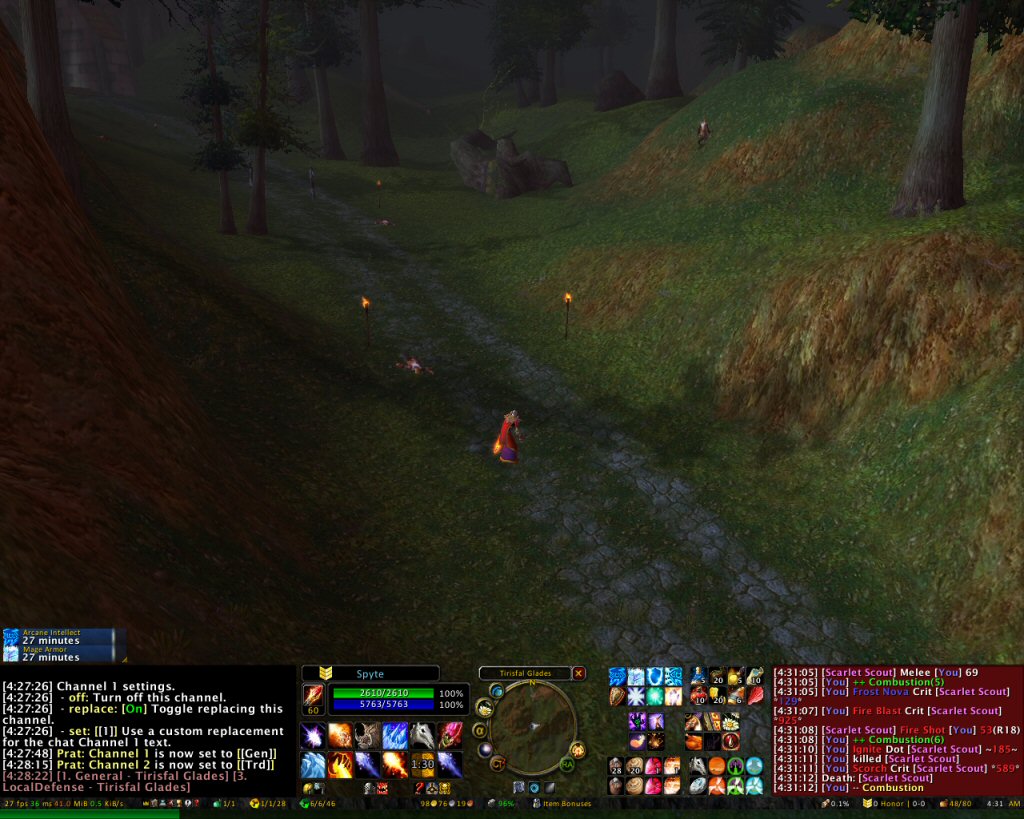Screen dimensions: 1024x819
Task: Cast the white horse skull mount ability
Action: click(422, 736)
